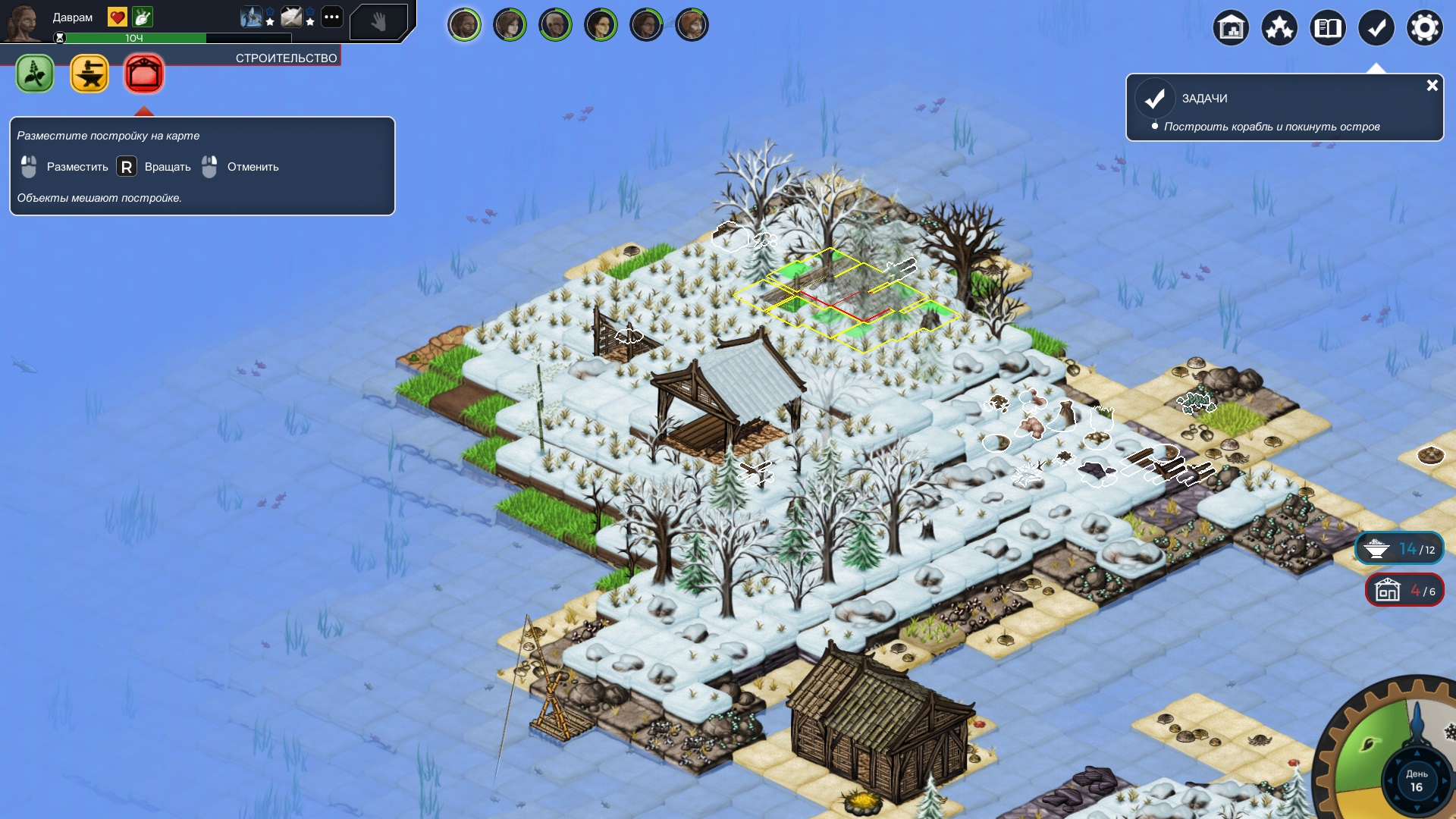Open the yellow anvil crafting category
Screen dimensions: 1456x819
(89, 74)
